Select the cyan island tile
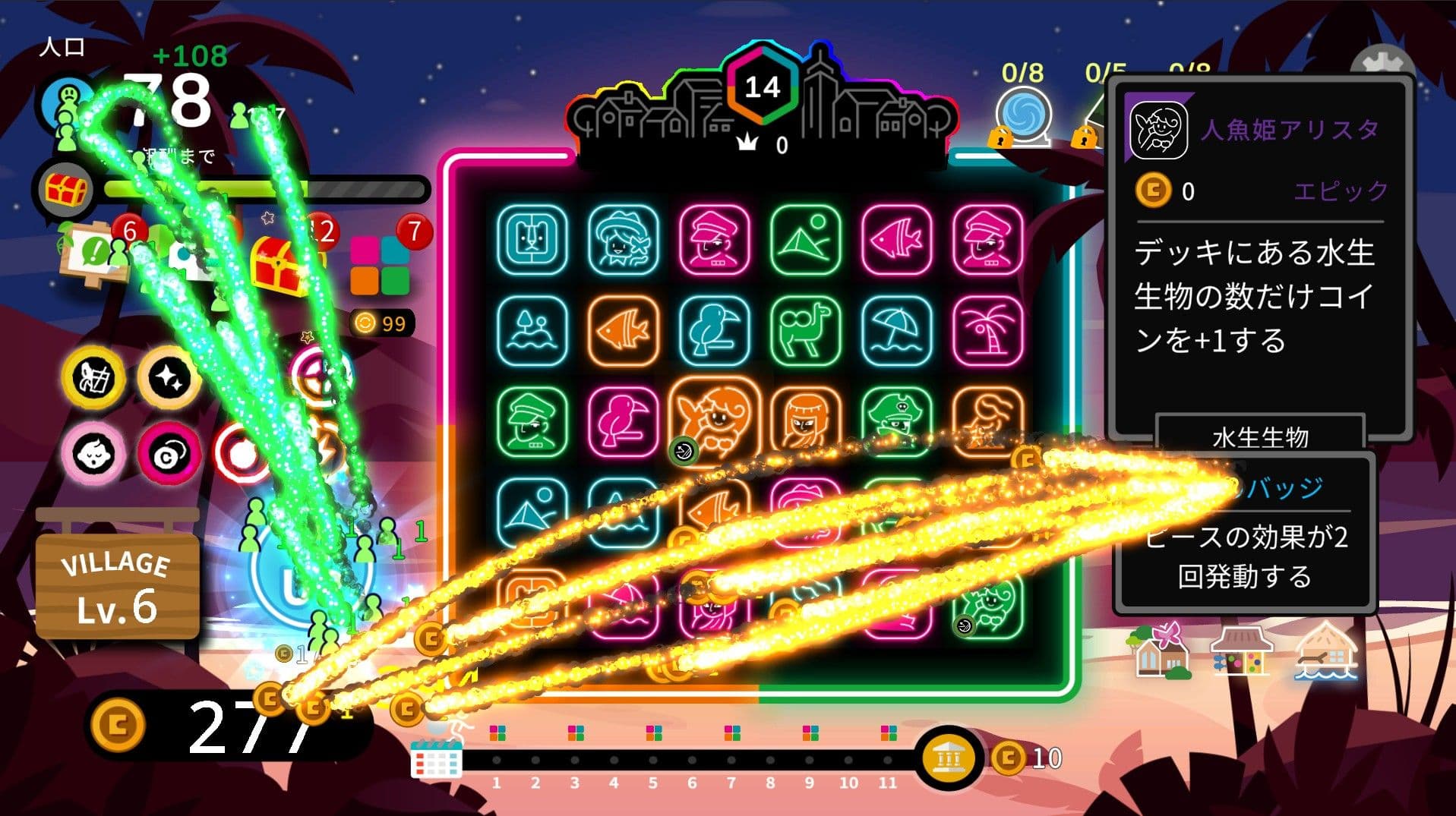Viewport: 1456px width, 816px height. (x=532, y=331)
